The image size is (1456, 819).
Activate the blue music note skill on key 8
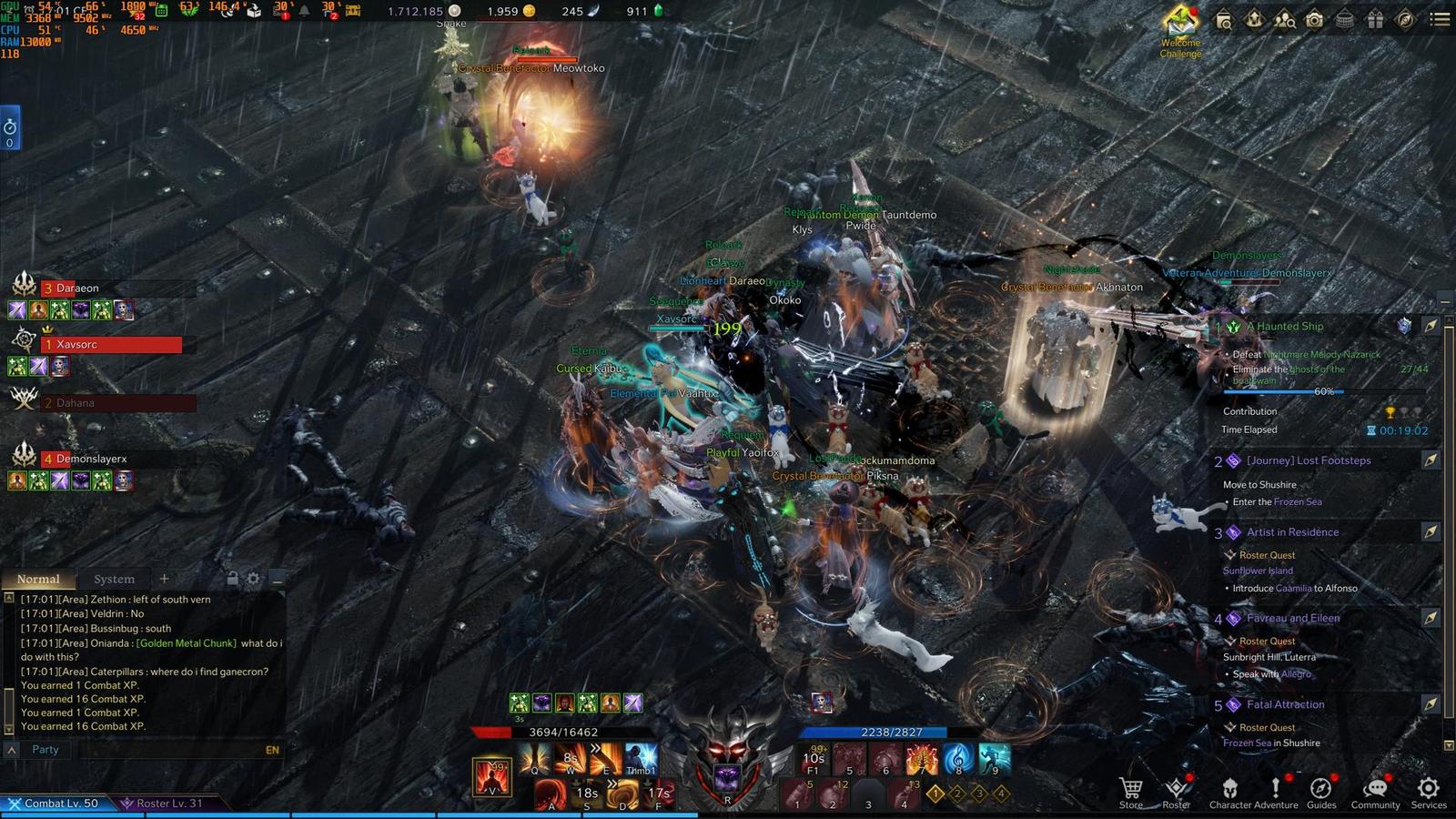point(957,758)
